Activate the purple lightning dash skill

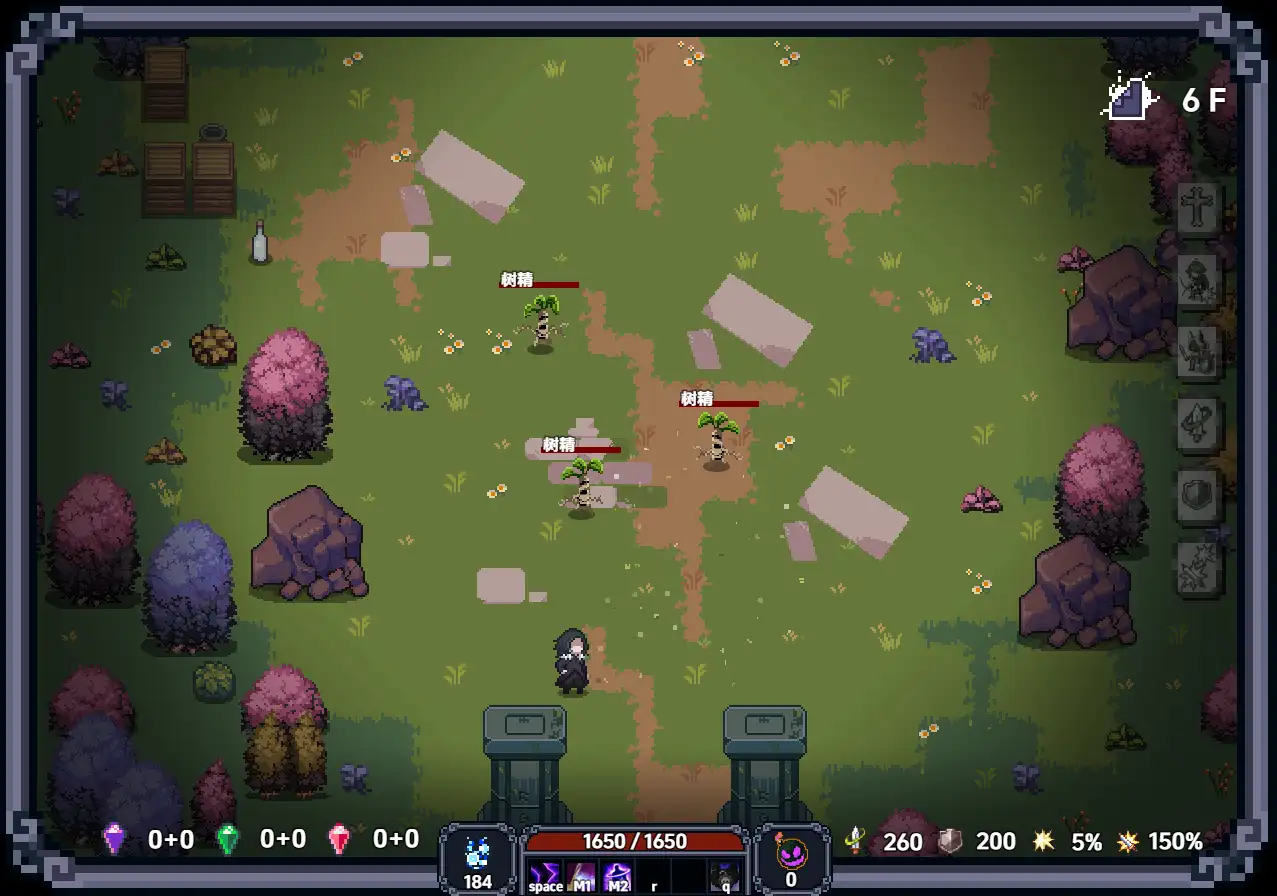click(x=545, y=876)
